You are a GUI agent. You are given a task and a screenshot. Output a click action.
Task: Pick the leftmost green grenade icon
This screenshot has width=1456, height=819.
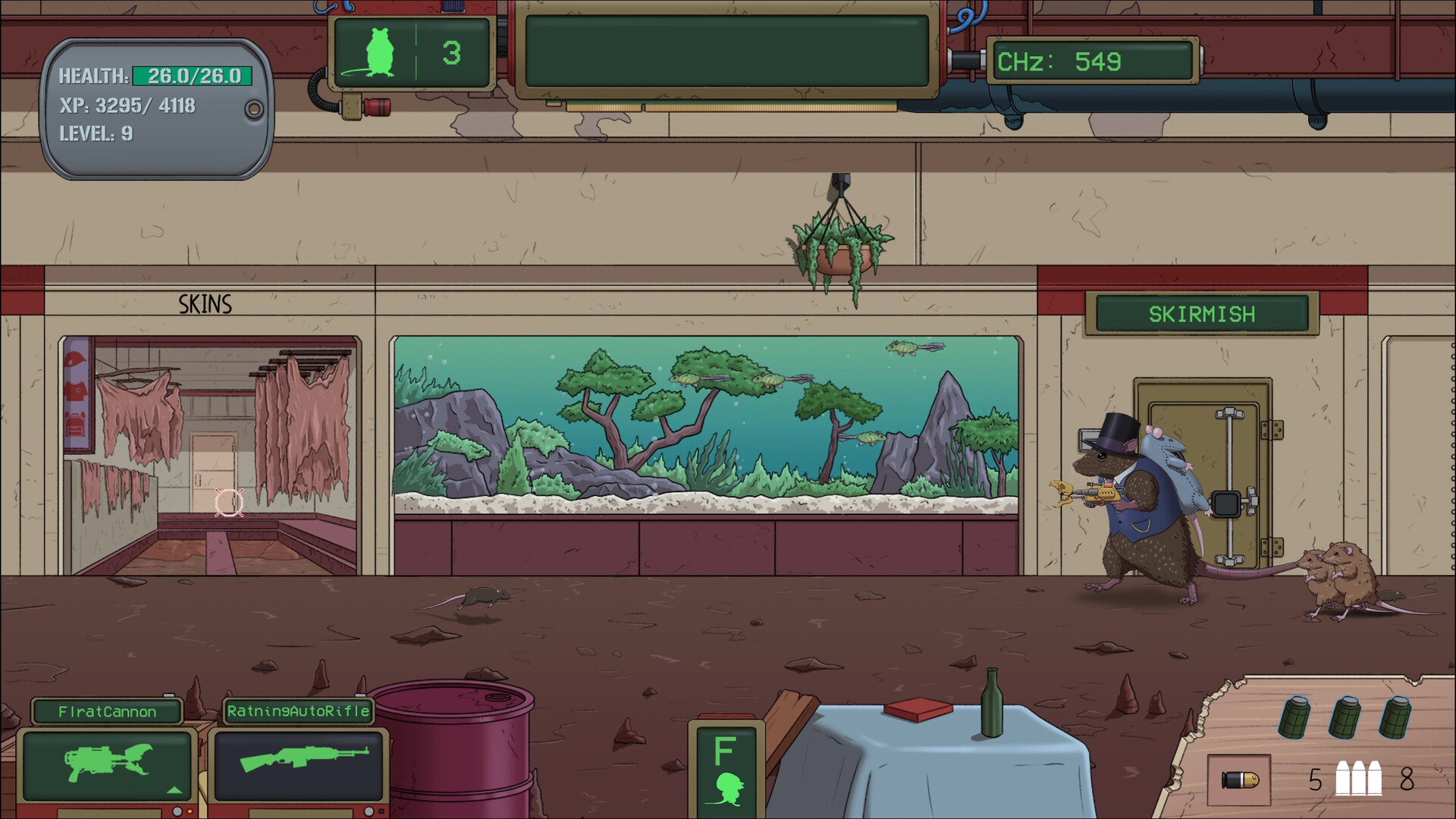1294,718
